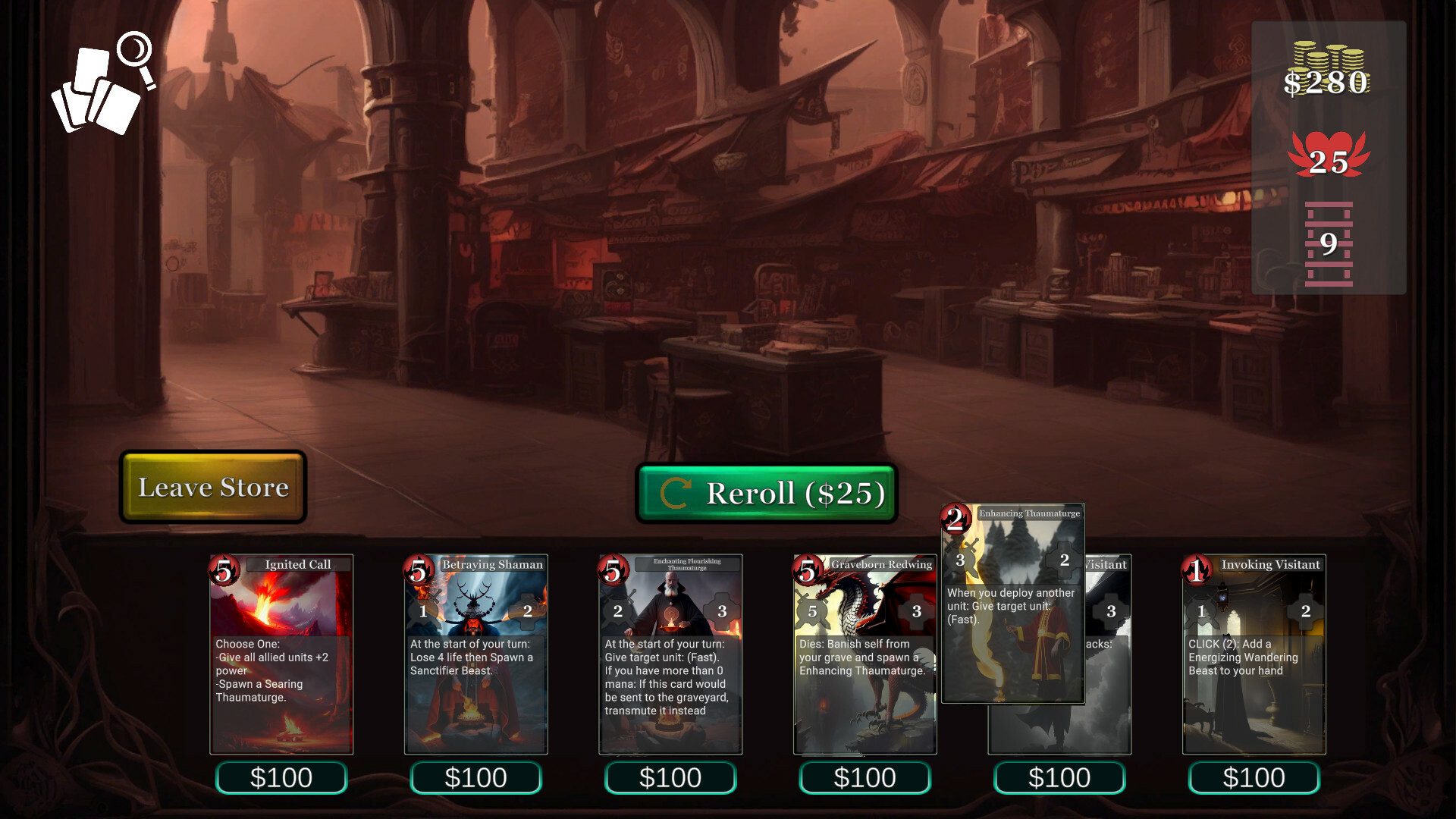Buy Ignited Call for $100
The width and height of the screenshot is (1456, 819).
[281, 777]
